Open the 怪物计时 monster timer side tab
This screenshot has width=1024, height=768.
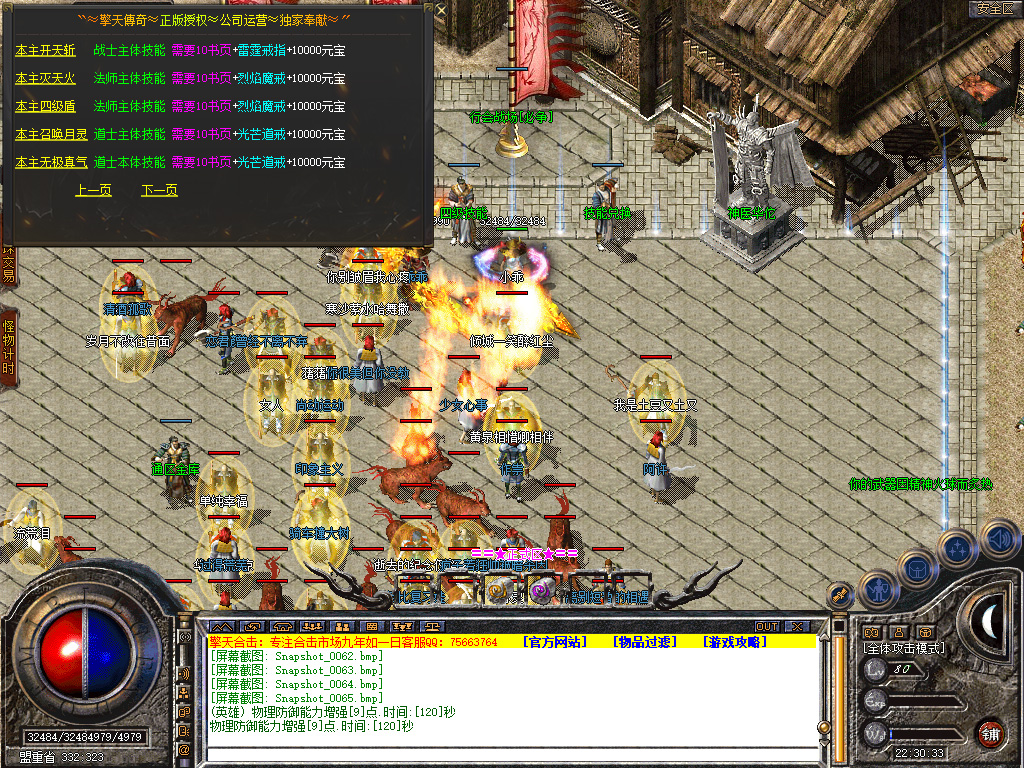point(8,347)
